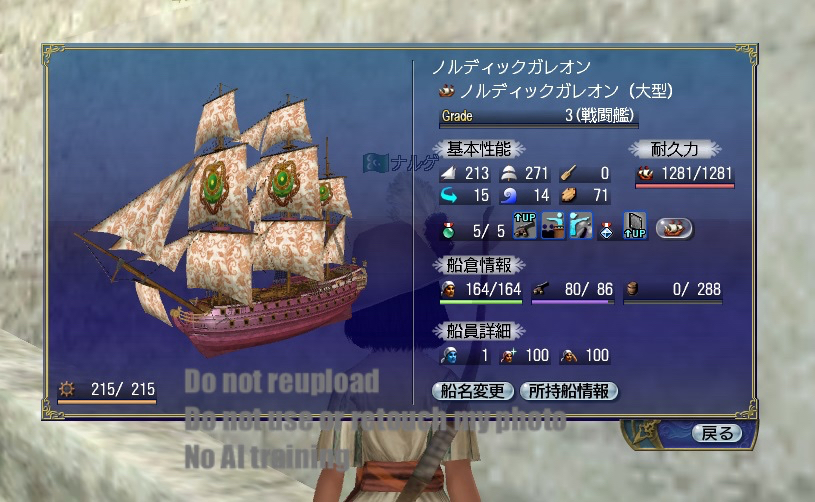Viewport: 815px width, 502px height.
Task: Click the blue gem medal icon
Action: tap(607, 229)
